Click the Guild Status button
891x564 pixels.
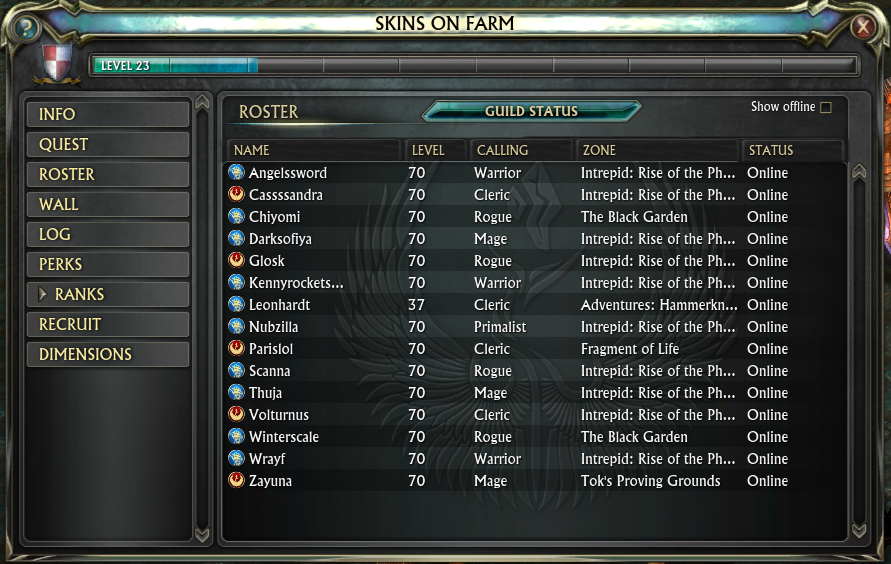(531, 111)
